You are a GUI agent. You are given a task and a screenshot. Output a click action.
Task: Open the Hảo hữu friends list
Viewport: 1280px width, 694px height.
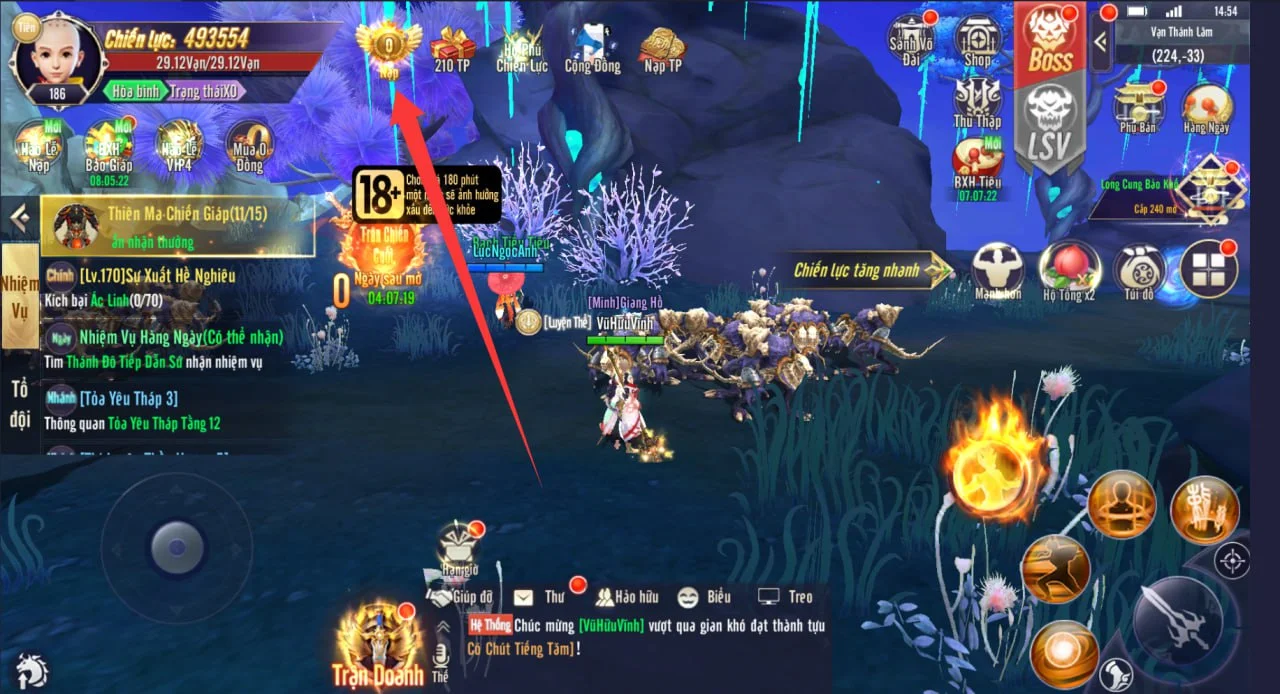click(627, 597)
